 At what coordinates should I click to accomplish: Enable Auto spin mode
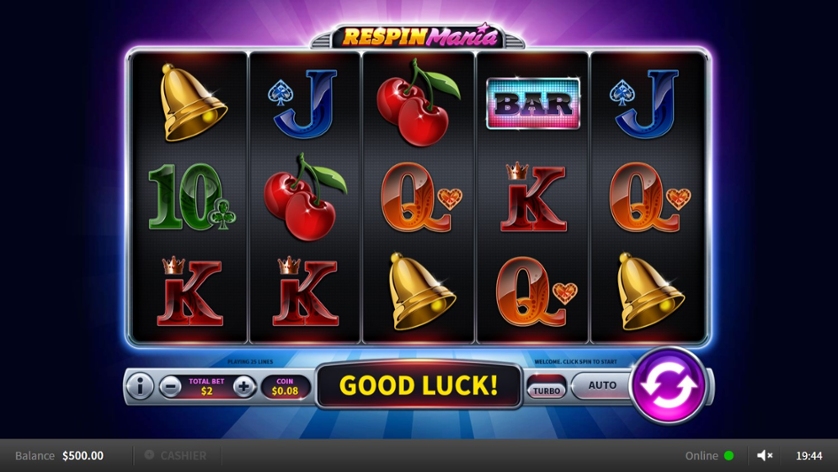602,385
